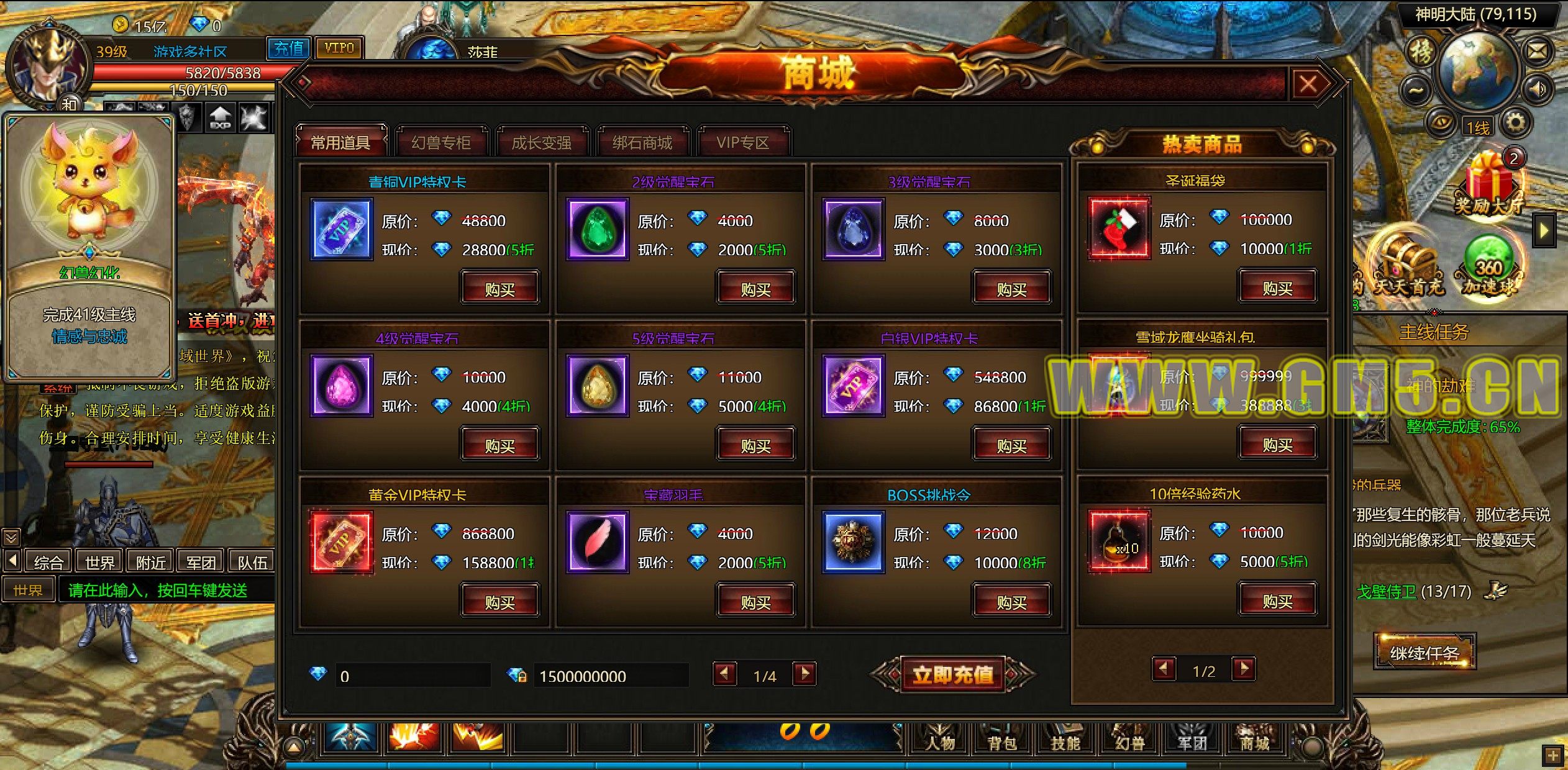Show the VIP专区 tab
Image resolution: width=1568 pixels, height=770 pixels.
[x=742, y=143]
